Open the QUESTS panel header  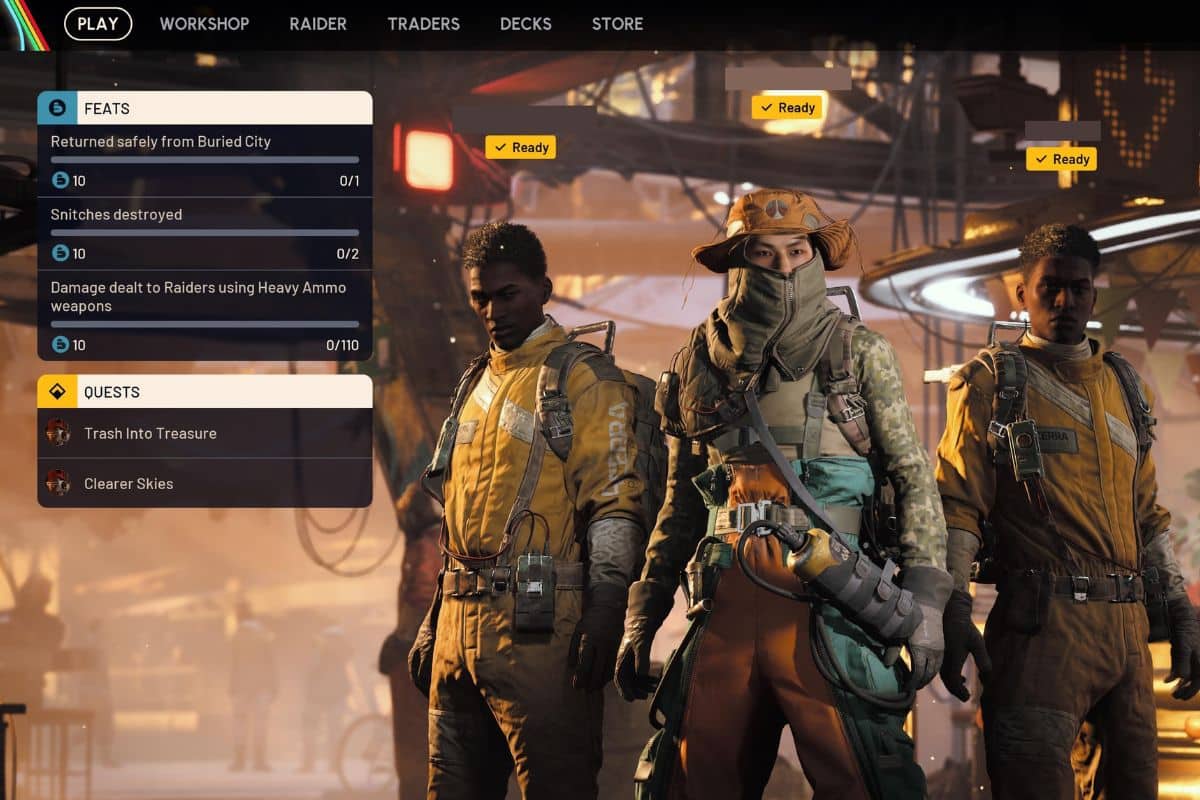tap(205, 392)
